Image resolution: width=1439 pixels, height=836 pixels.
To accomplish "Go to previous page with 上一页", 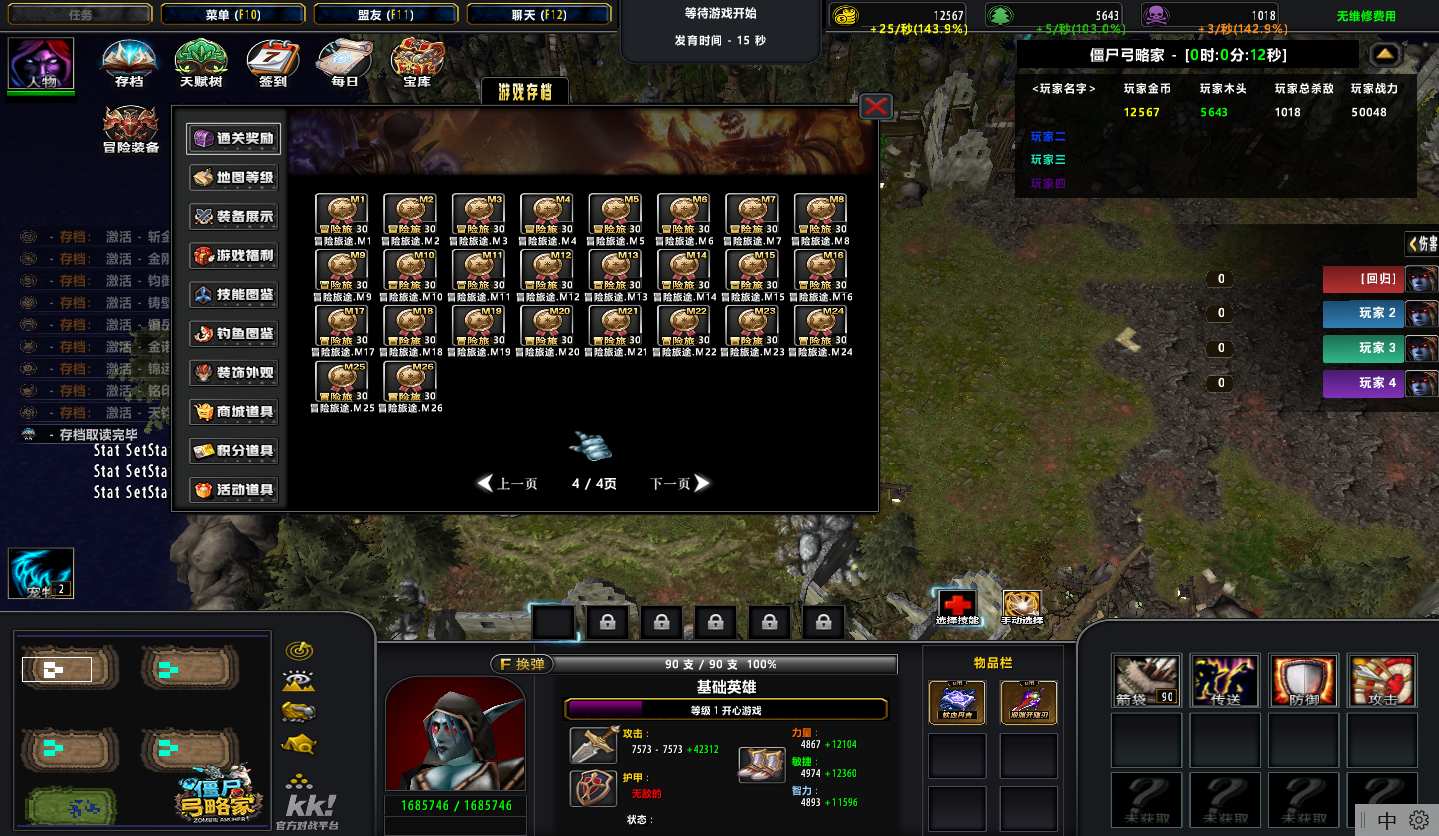I will [x=508, y=484].
